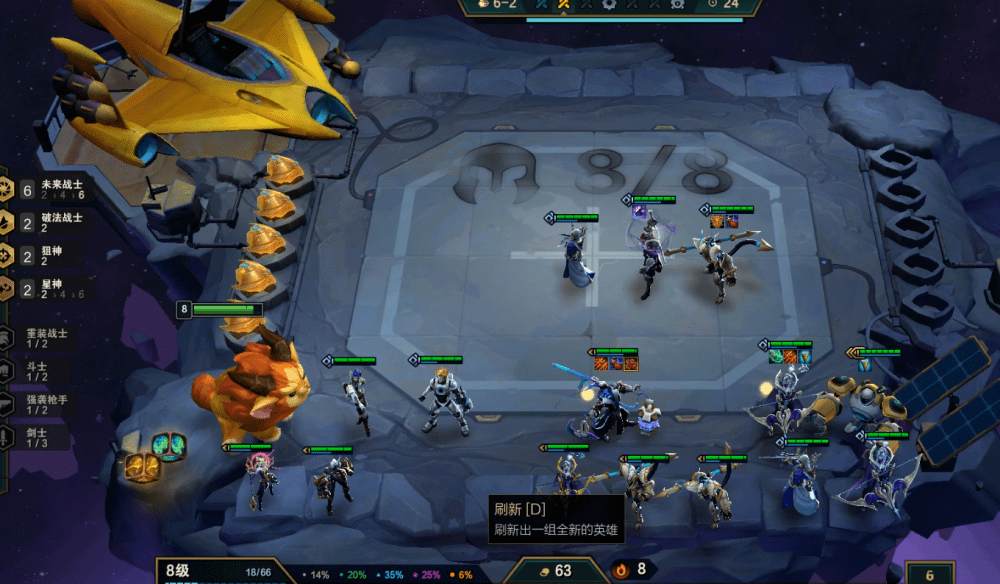
Task: Click the 重装战士 inactive trait
Action: click(x=45, y=338)
